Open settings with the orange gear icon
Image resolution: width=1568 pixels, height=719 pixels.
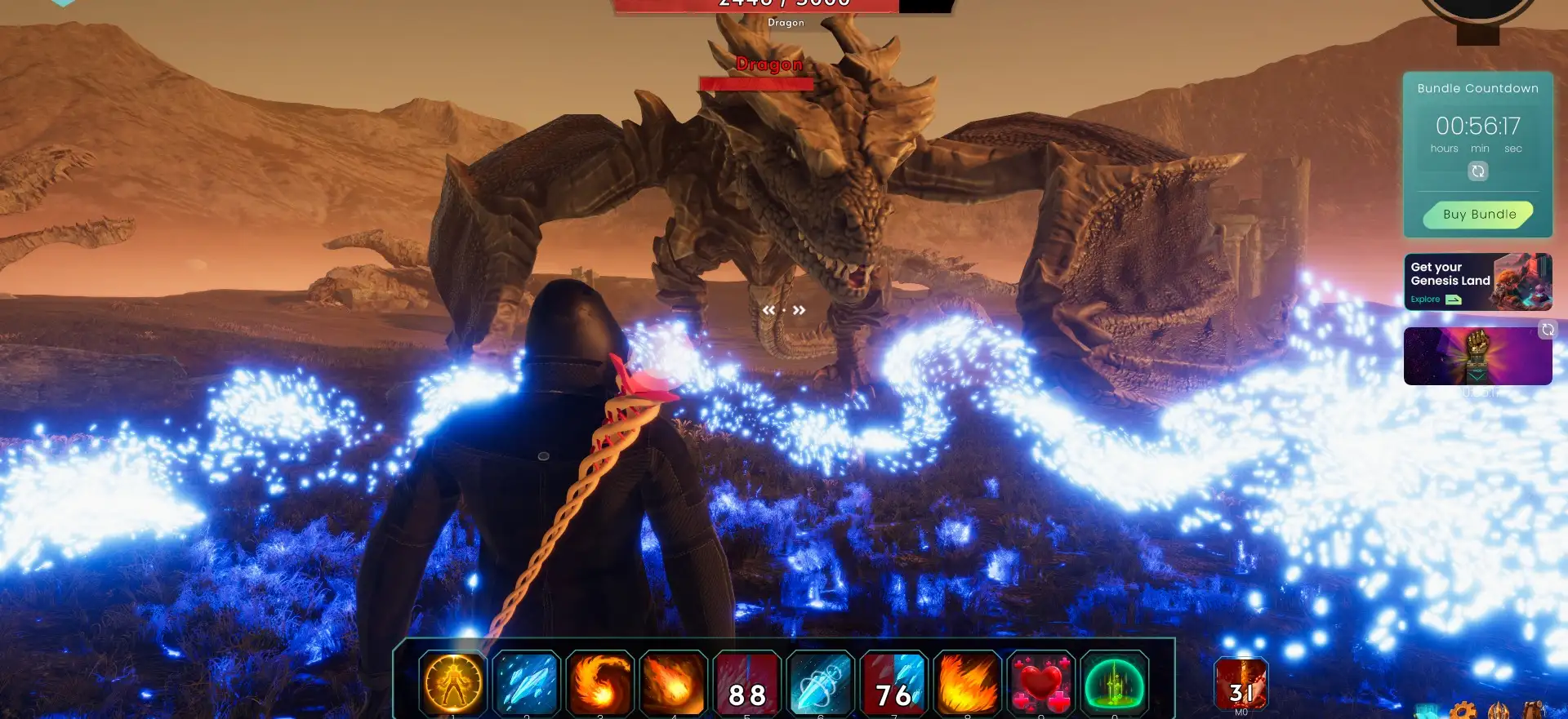click(x=1463, y=710)
